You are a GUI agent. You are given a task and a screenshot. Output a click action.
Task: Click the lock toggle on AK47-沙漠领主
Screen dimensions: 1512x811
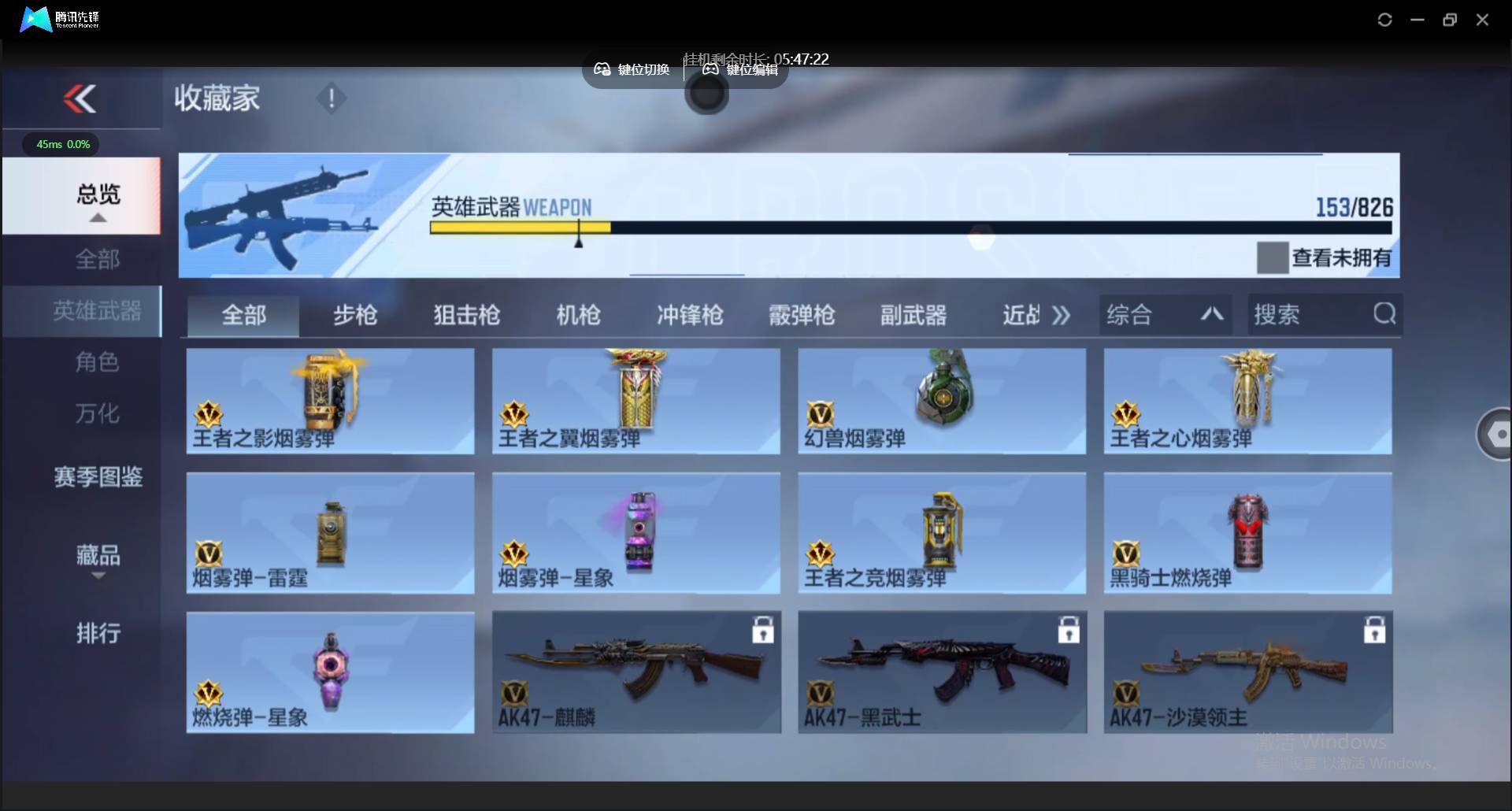1373,630
